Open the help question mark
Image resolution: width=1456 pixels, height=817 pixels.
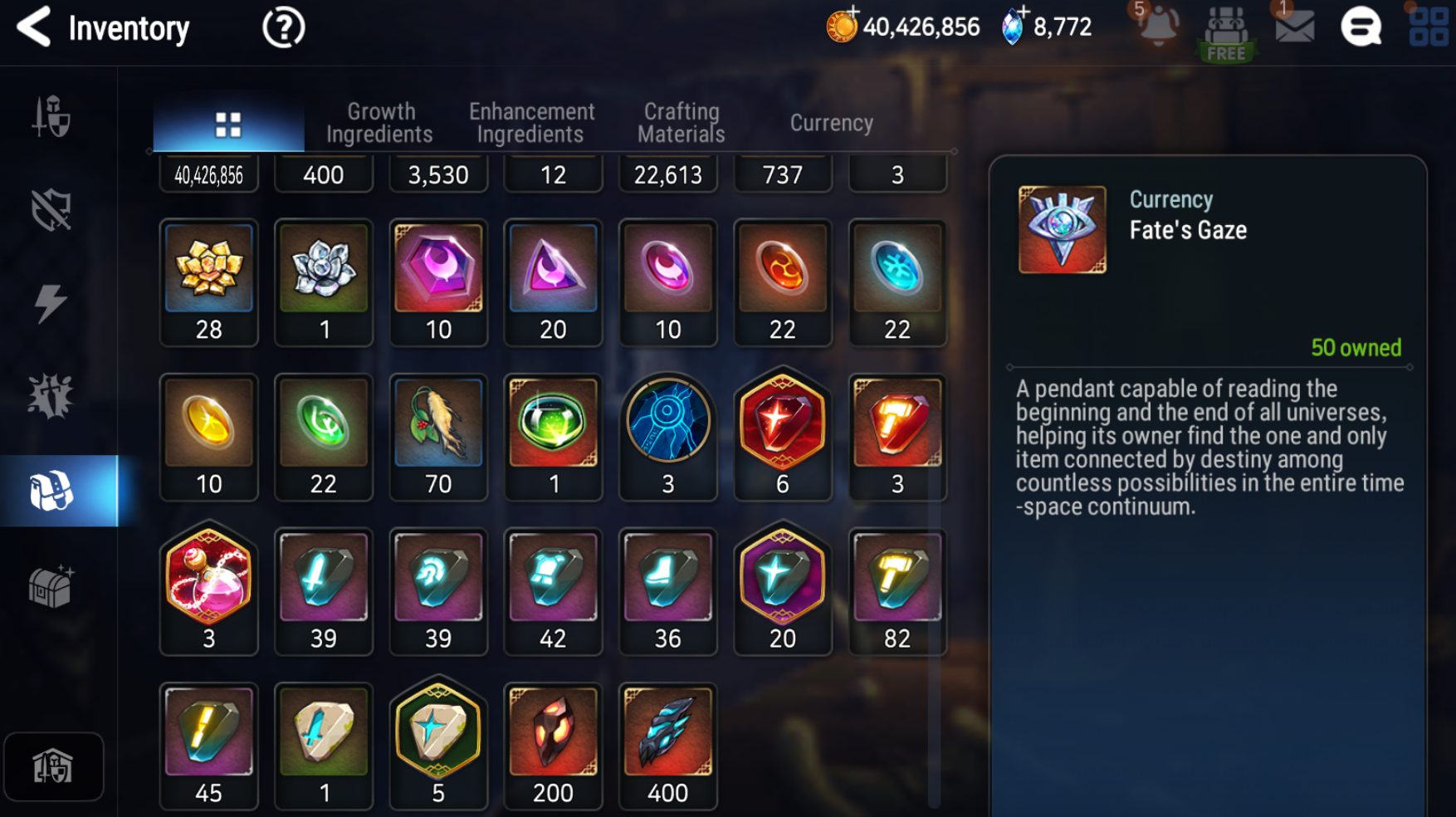pyautogui.click(x=283, y=28)
